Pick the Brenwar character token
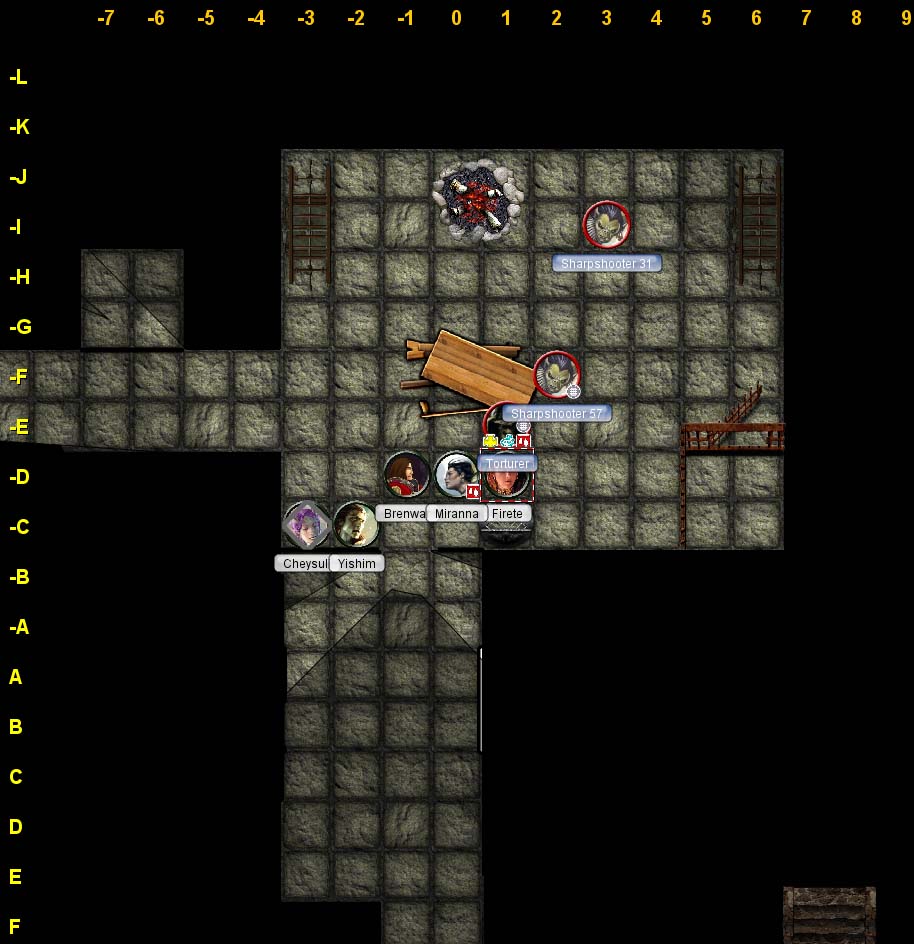Image resolution: width=914 pixels, height=944 pixels. click(407, 475)
